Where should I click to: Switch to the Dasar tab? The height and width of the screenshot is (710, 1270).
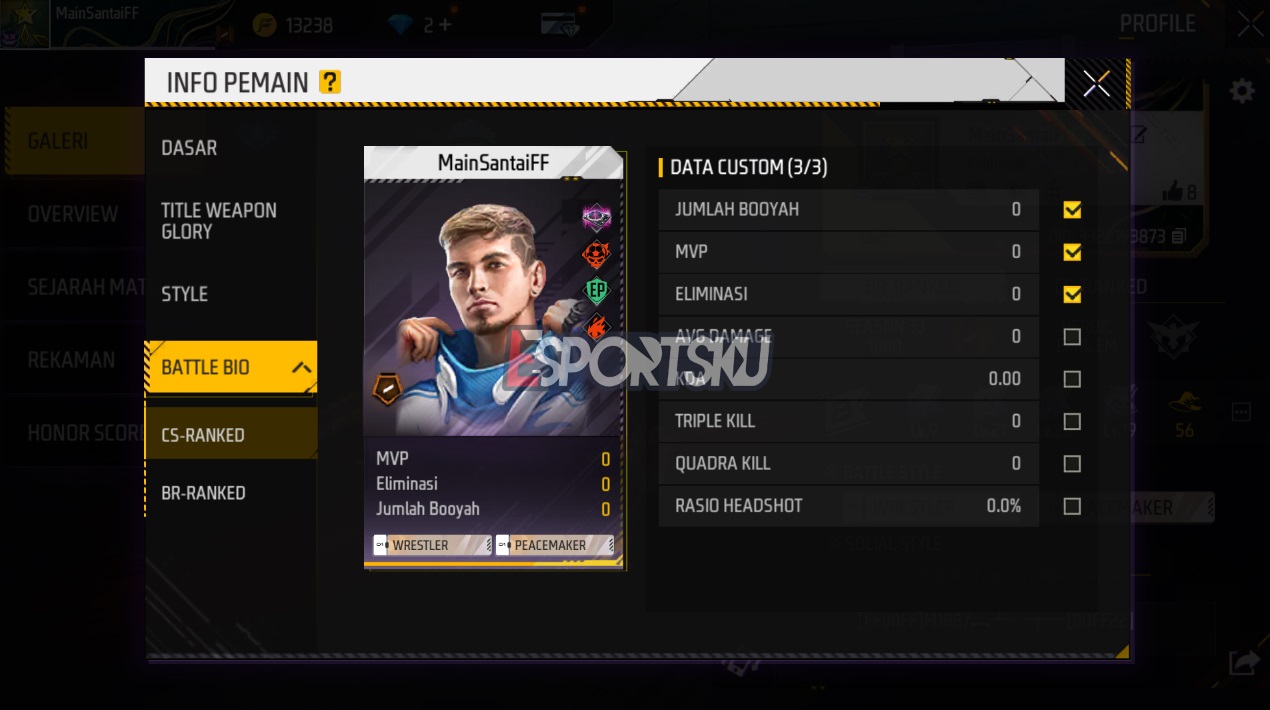pyautogui.click(x=189, y=148)
